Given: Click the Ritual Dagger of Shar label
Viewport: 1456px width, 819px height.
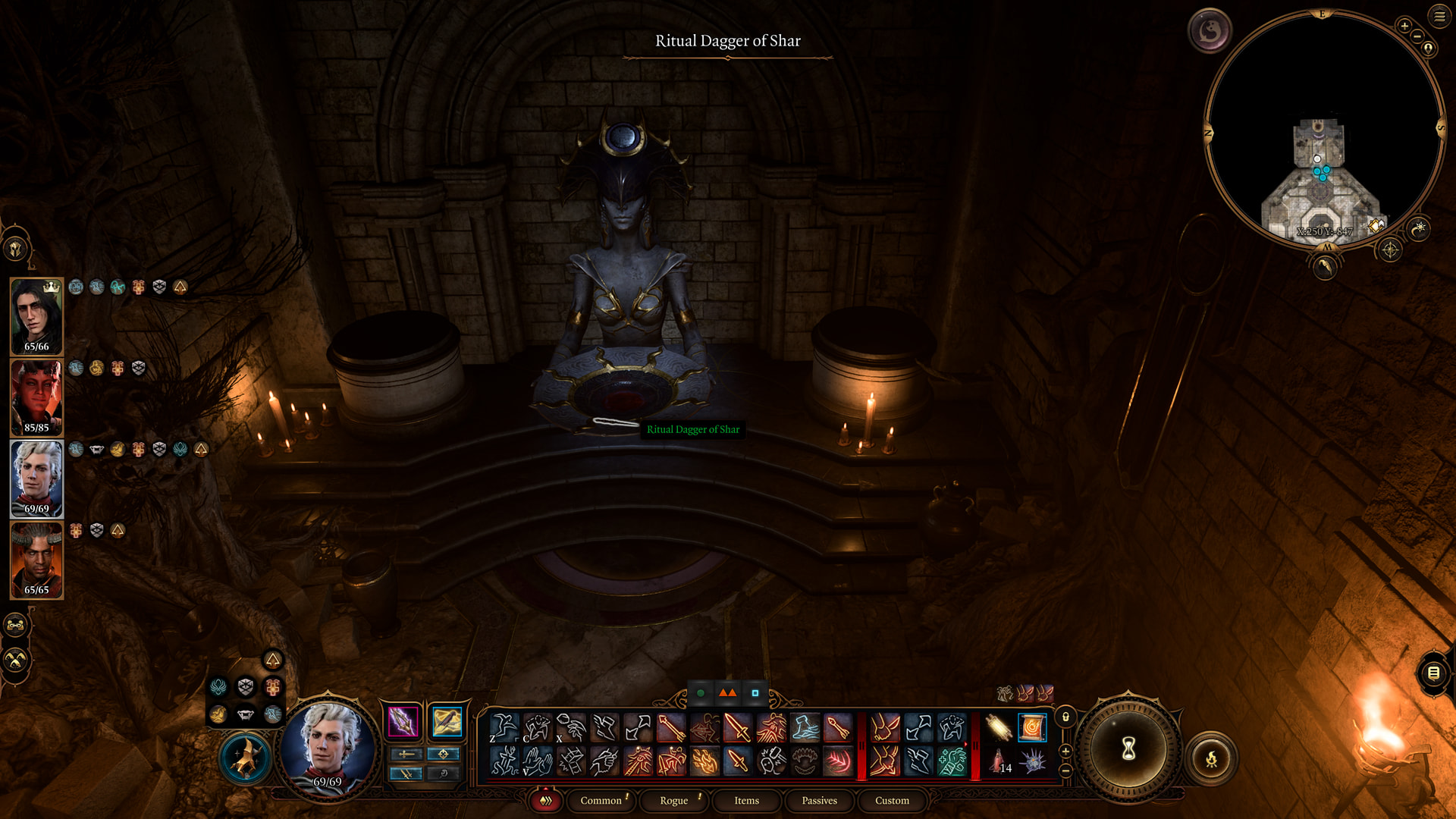Looking at the screenshot, I should [692, 429].
